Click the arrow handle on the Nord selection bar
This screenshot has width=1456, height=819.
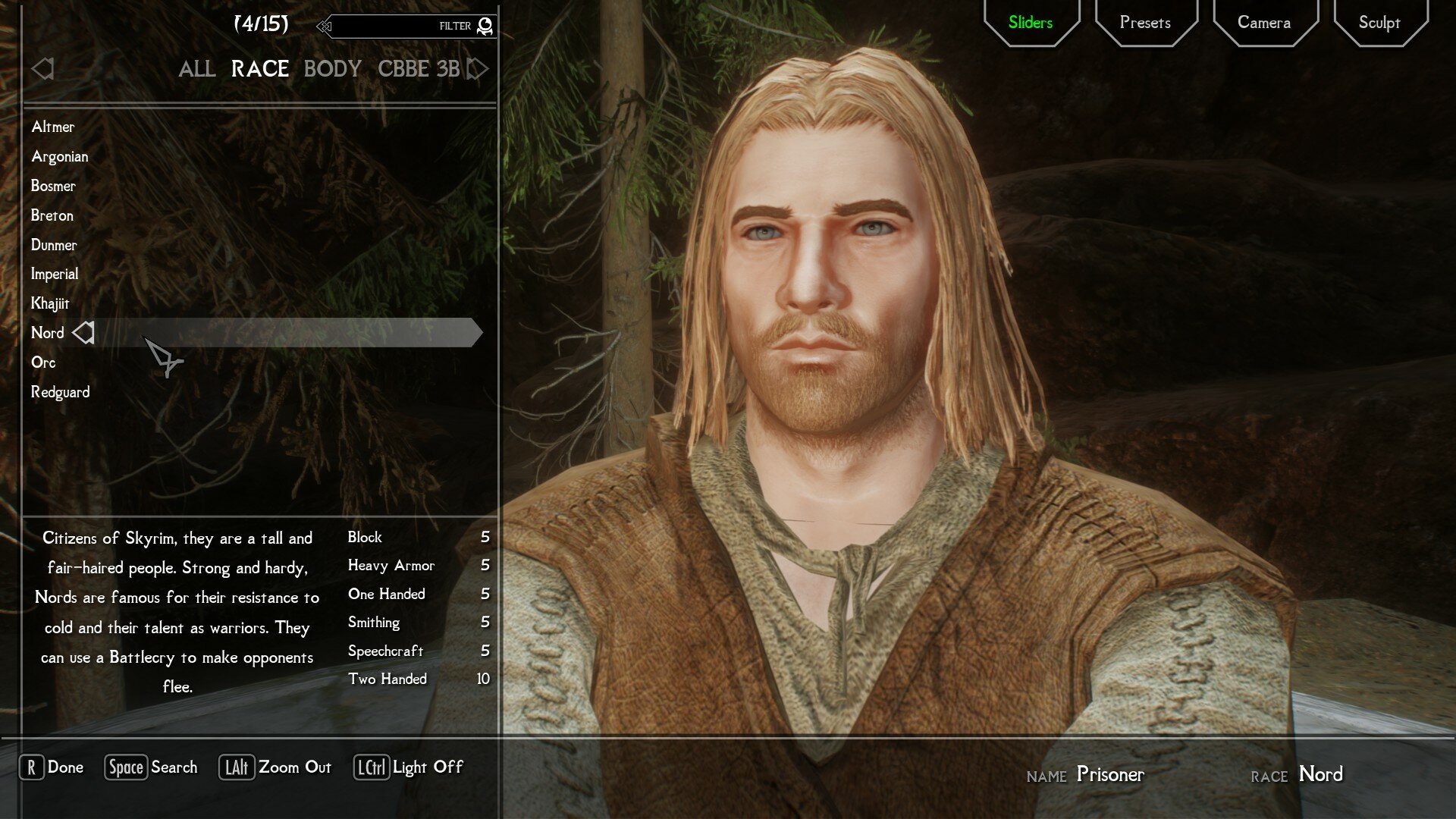[x=83, y=332]
